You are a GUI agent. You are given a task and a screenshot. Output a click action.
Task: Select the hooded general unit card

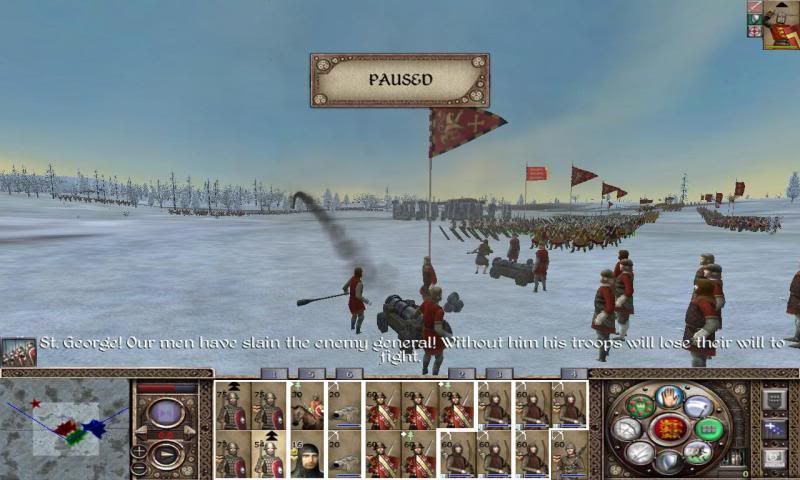tap(308, 457)
